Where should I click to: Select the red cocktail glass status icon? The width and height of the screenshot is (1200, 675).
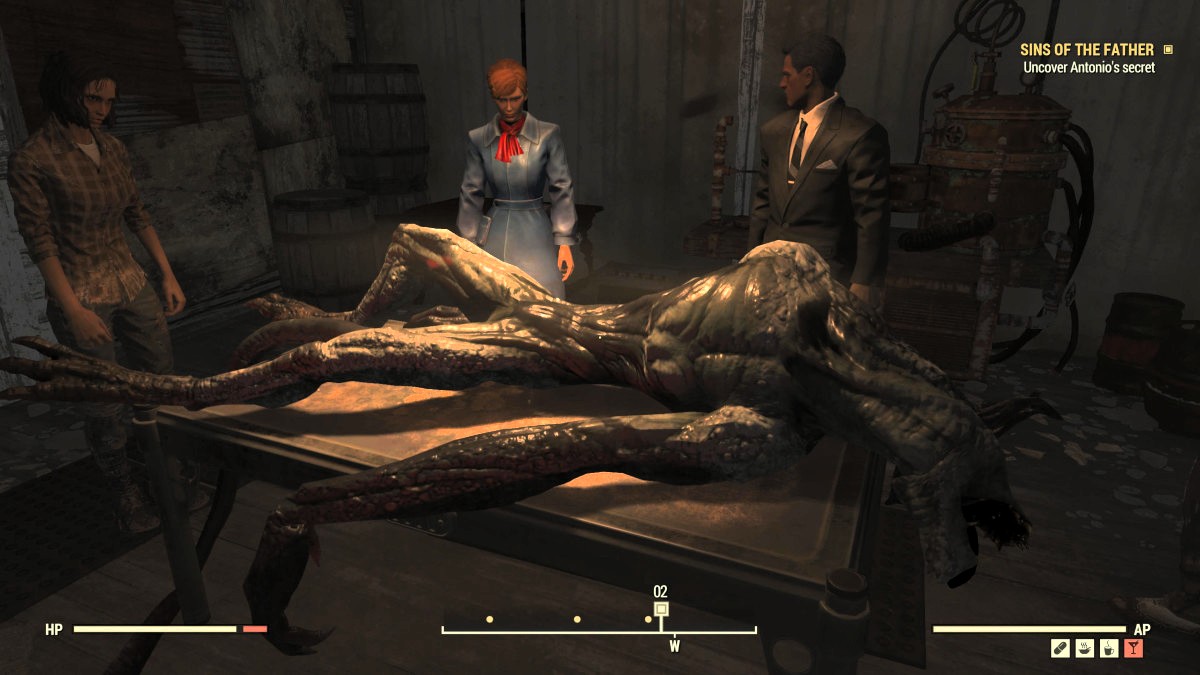[1134, 648]
